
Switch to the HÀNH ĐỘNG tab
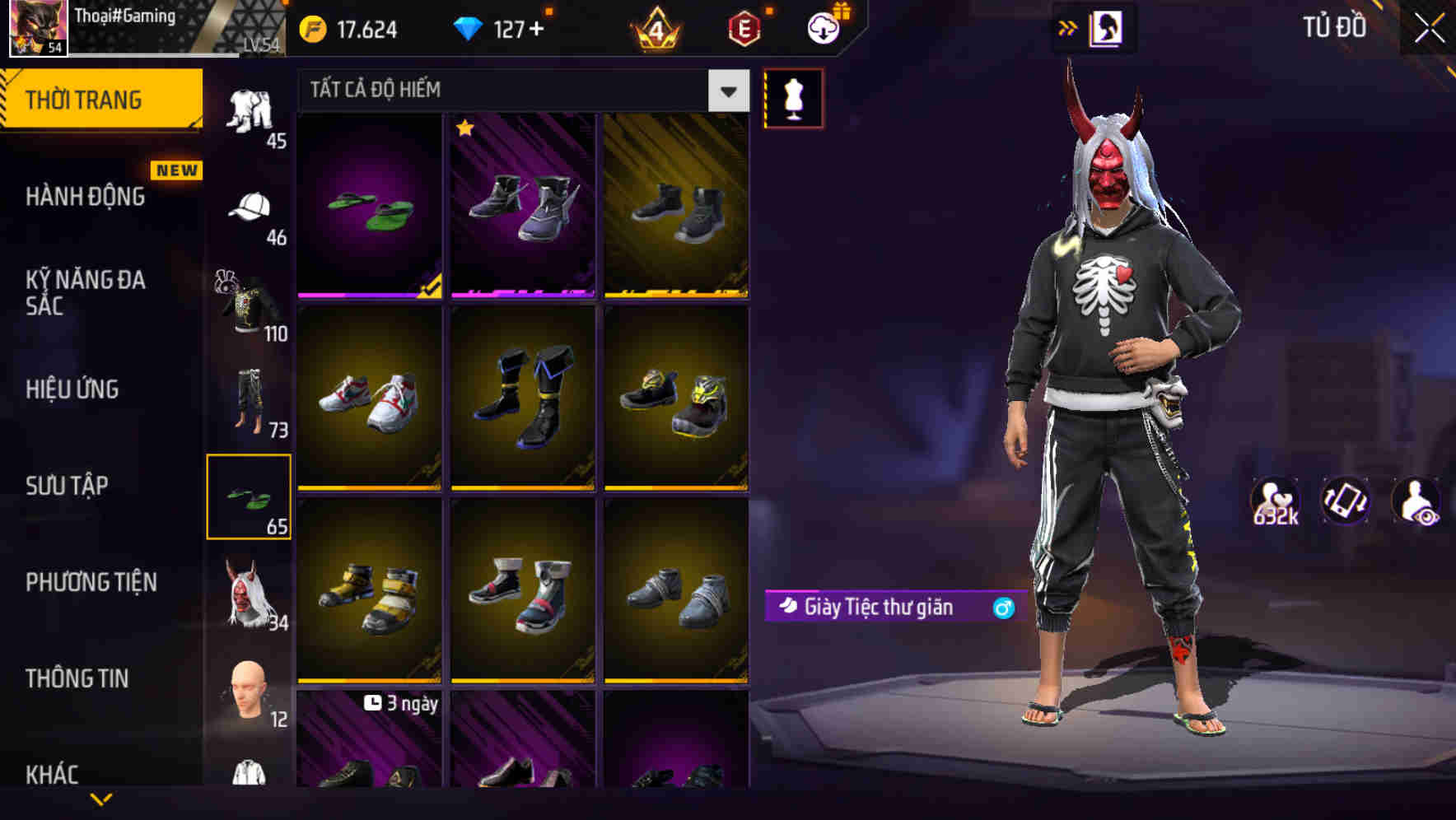85,197
